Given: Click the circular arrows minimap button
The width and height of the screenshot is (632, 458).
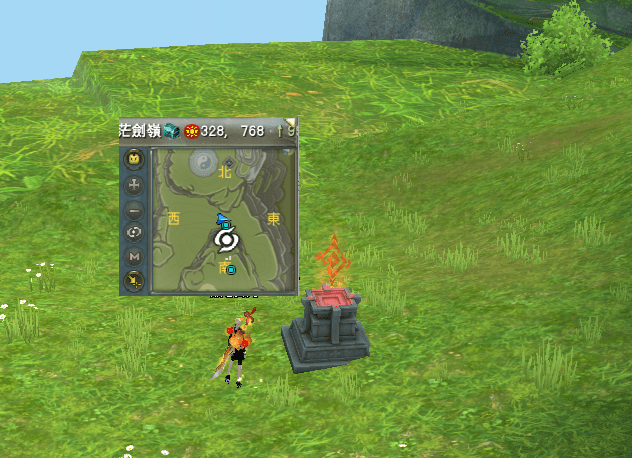Looking at the screenshot, I should point(135,233).
